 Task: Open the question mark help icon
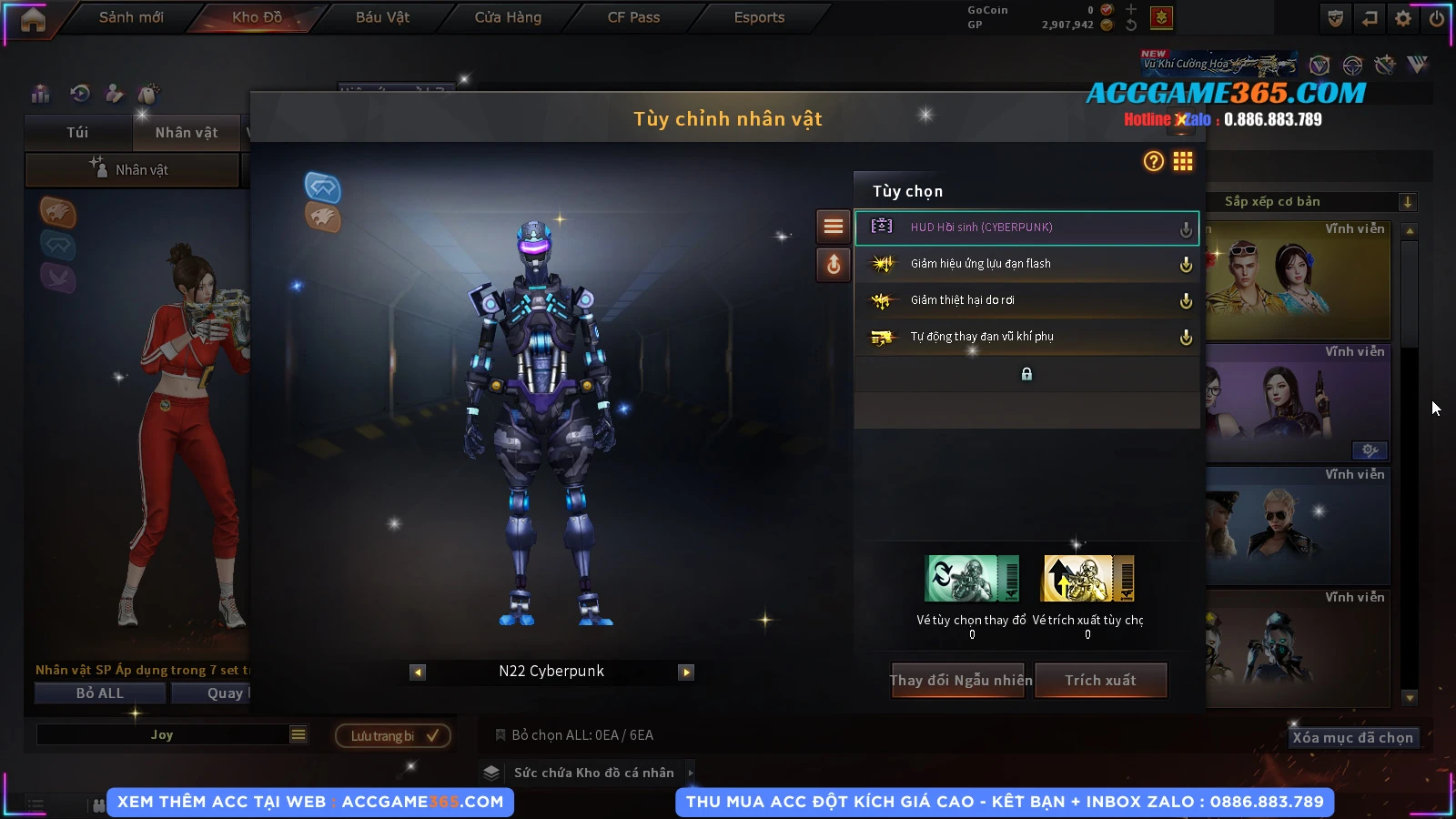click(x=1154, y=162)
